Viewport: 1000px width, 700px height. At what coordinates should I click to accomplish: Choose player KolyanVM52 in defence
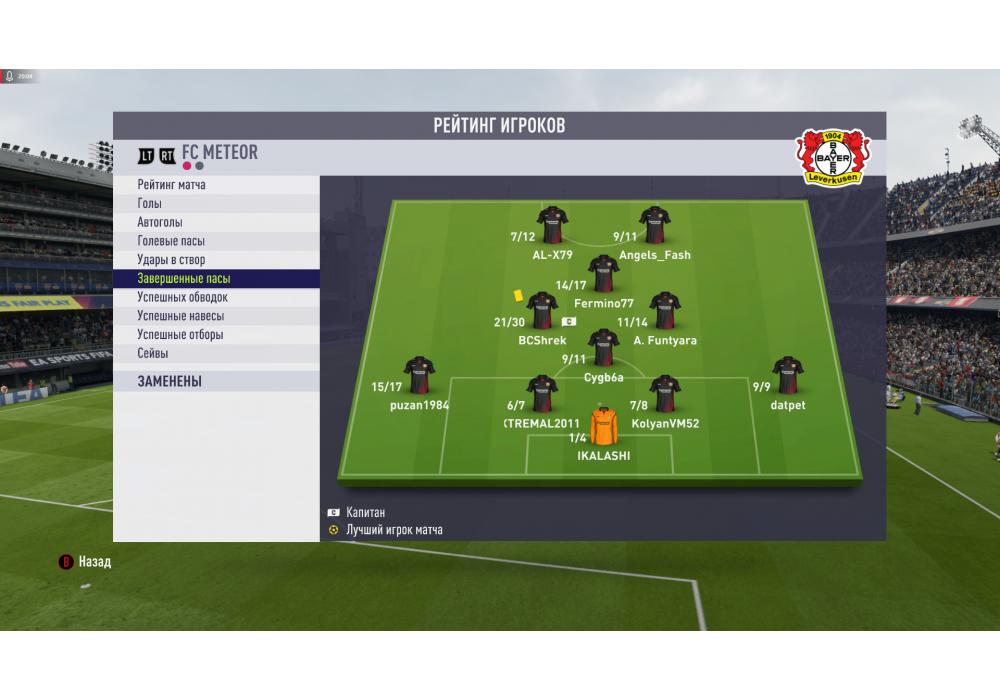coord(665,394)
